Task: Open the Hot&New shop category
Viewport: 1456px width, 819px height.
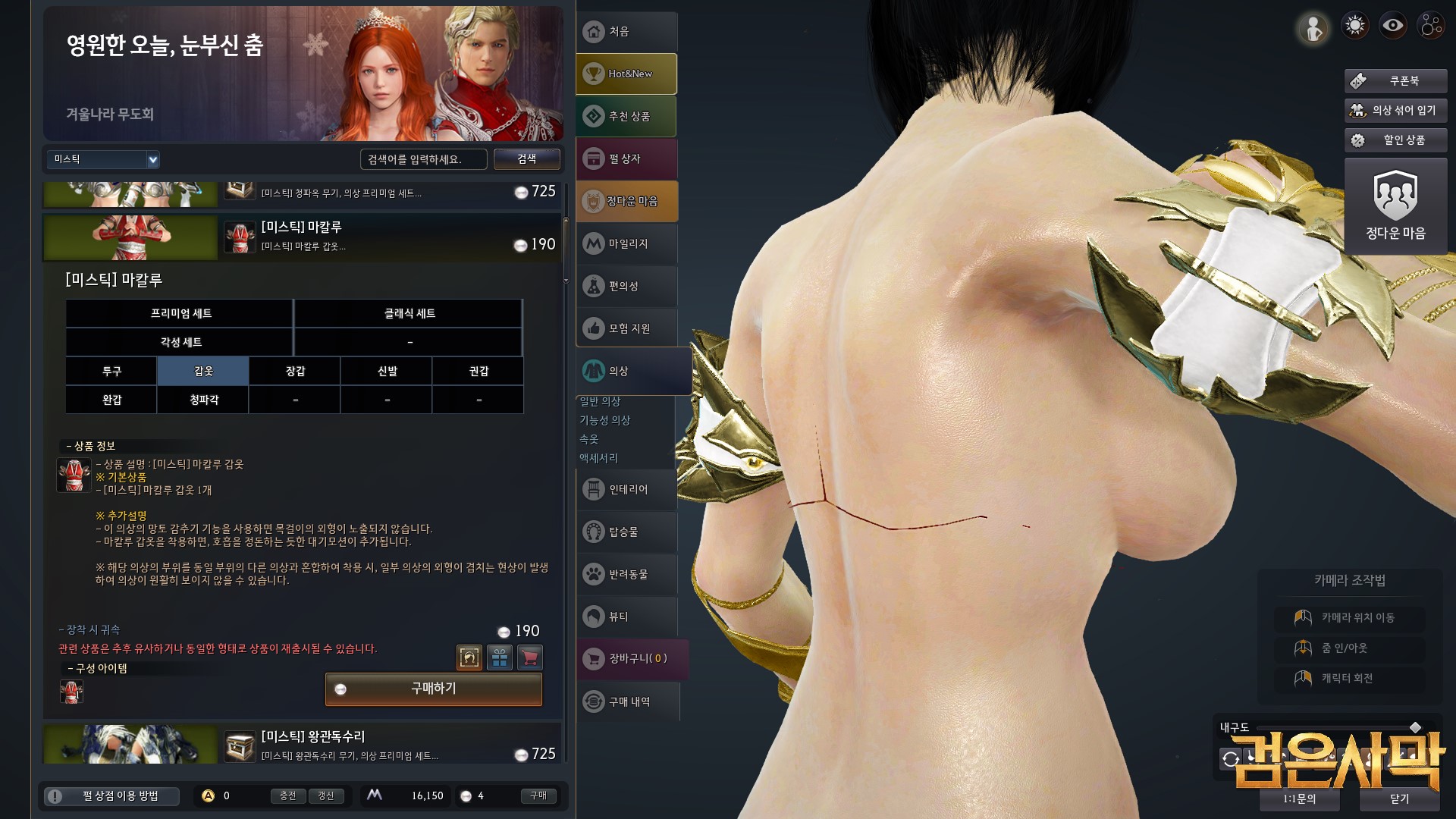Action: [x=626, y=74]
